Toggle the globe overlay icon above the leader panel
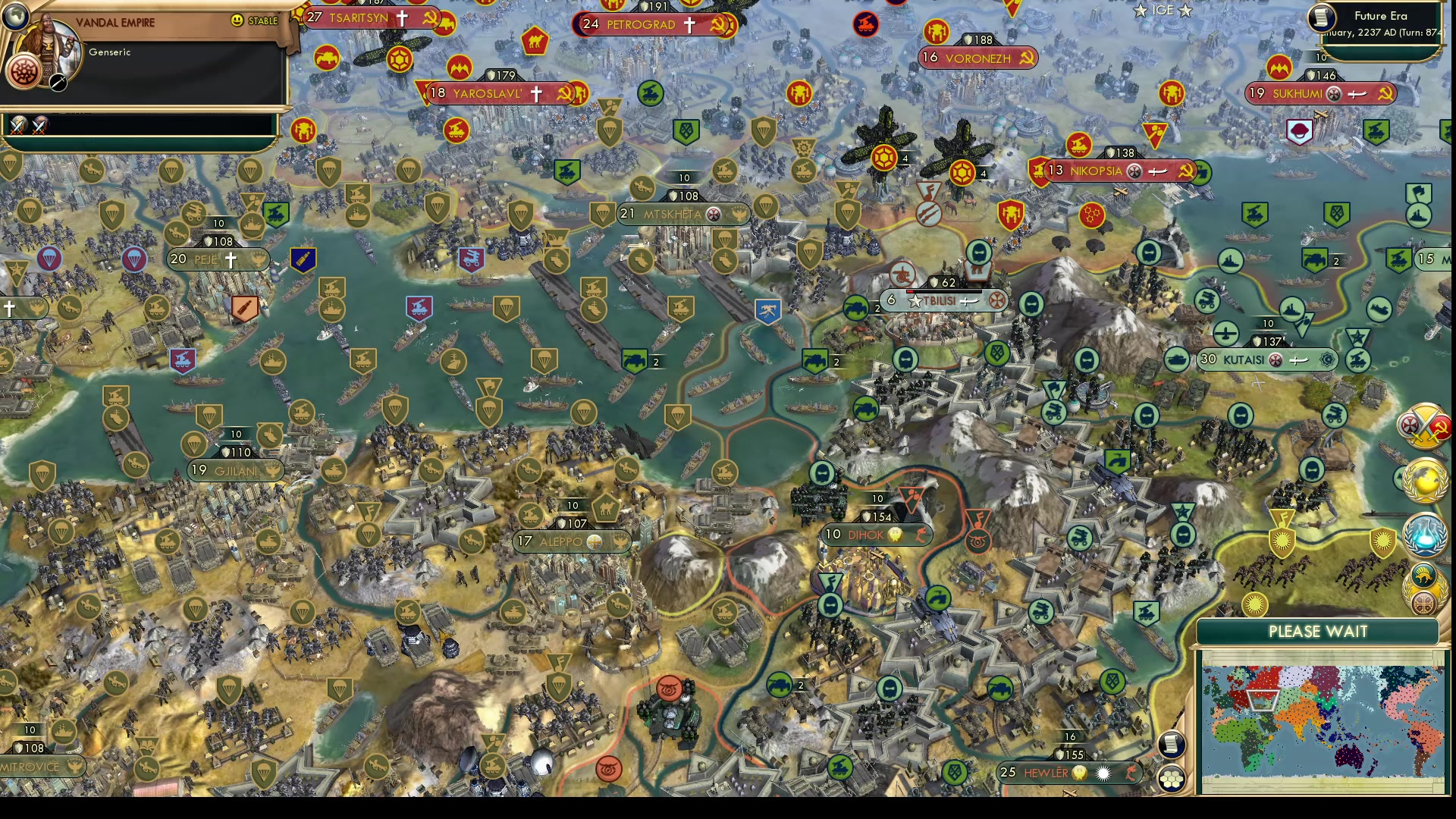The height and width of the screenshot is (819, 1456). [14, 16]
